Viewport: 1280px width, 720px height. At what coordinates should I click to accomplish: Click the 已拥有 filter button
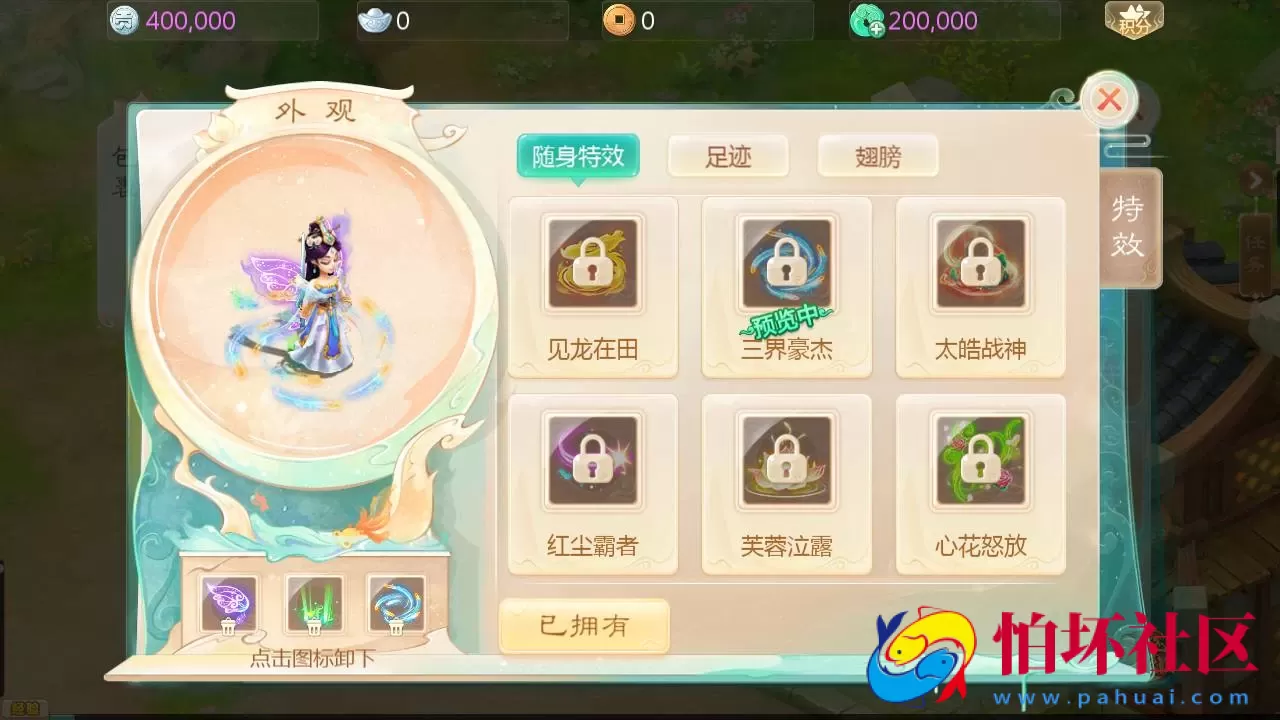584,625
